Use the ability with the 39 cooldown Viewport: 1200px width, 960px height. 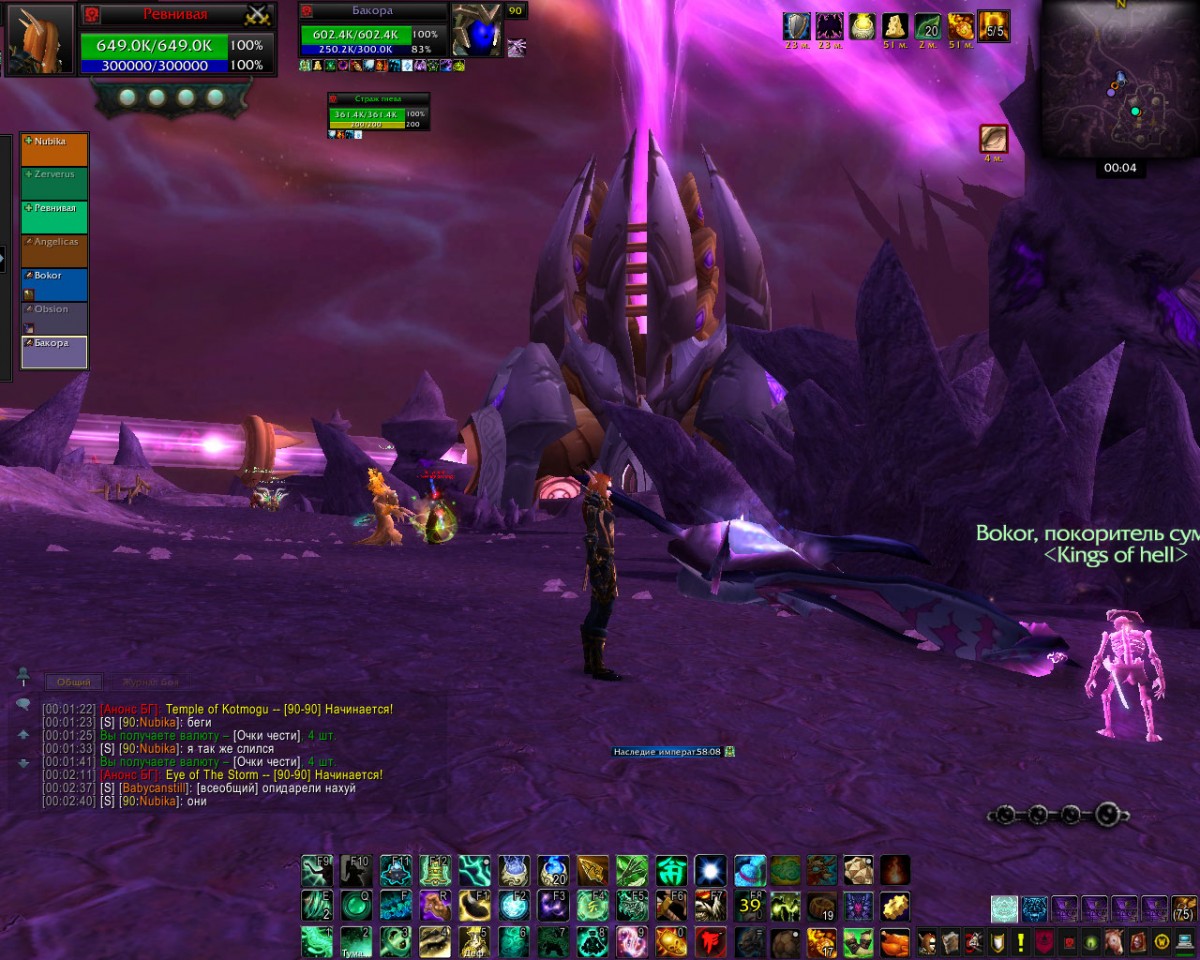tap(749, 906)
